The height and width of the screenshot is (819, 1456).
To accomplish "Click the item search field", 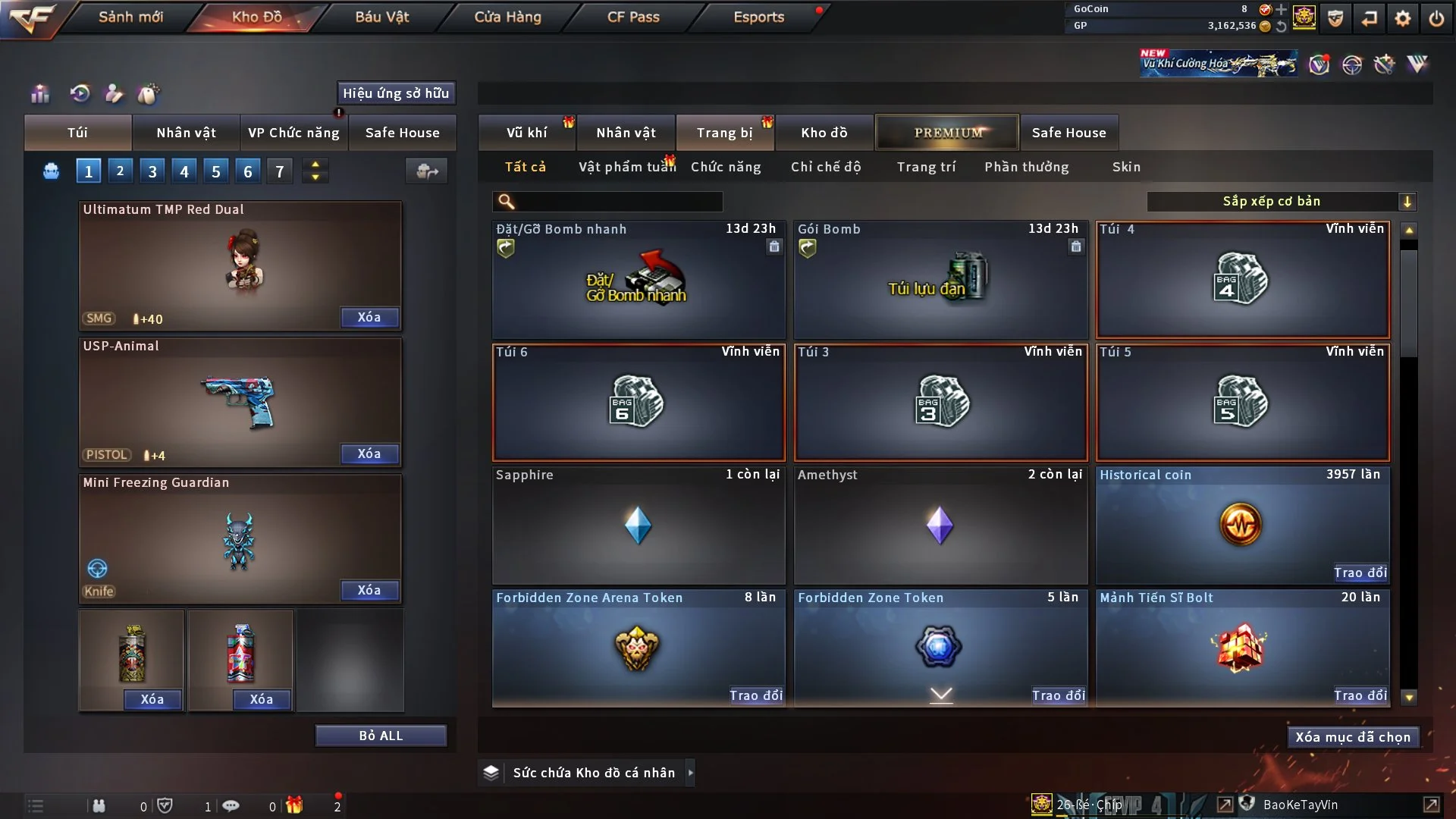I will (618, 202).
